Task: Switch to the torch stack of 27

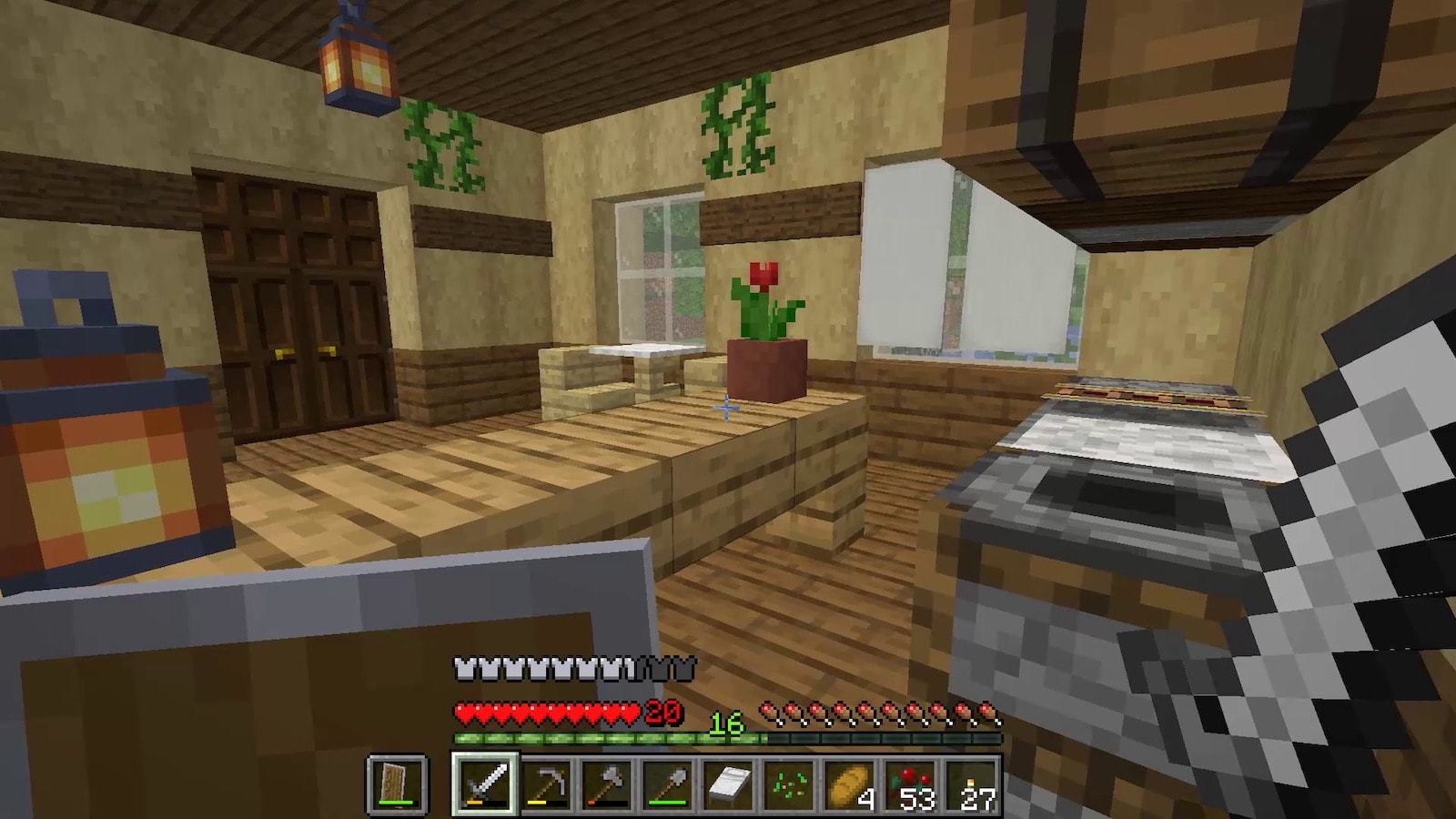Action: click(x=972, y=784)
